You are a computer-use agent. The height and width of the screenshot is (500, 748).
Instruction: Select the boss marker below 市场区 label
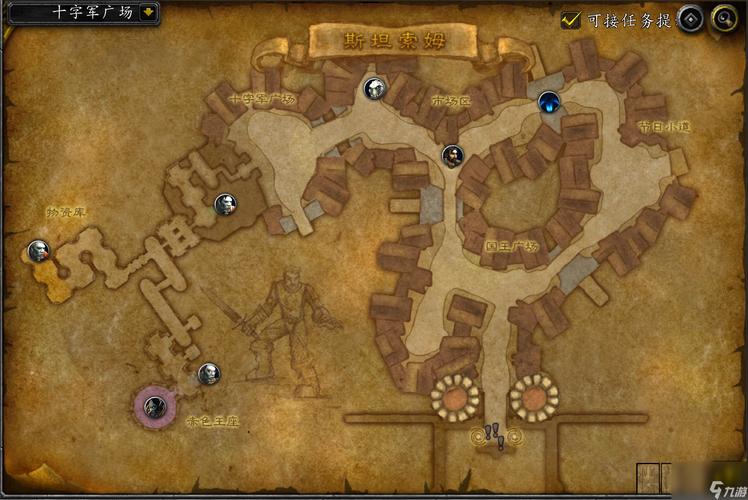[453, 155]
